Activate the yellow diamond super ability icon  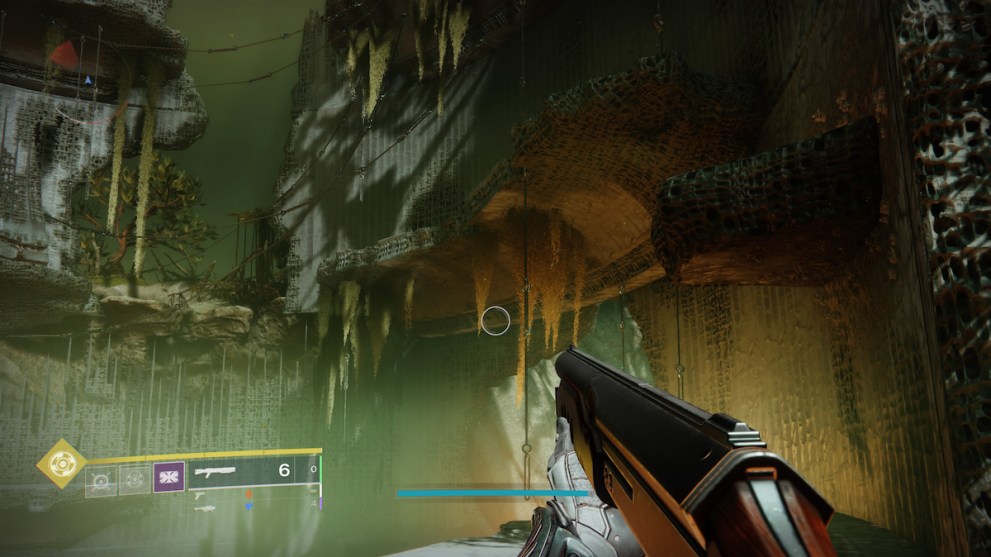pyautogui.click(x=62, y=464)
